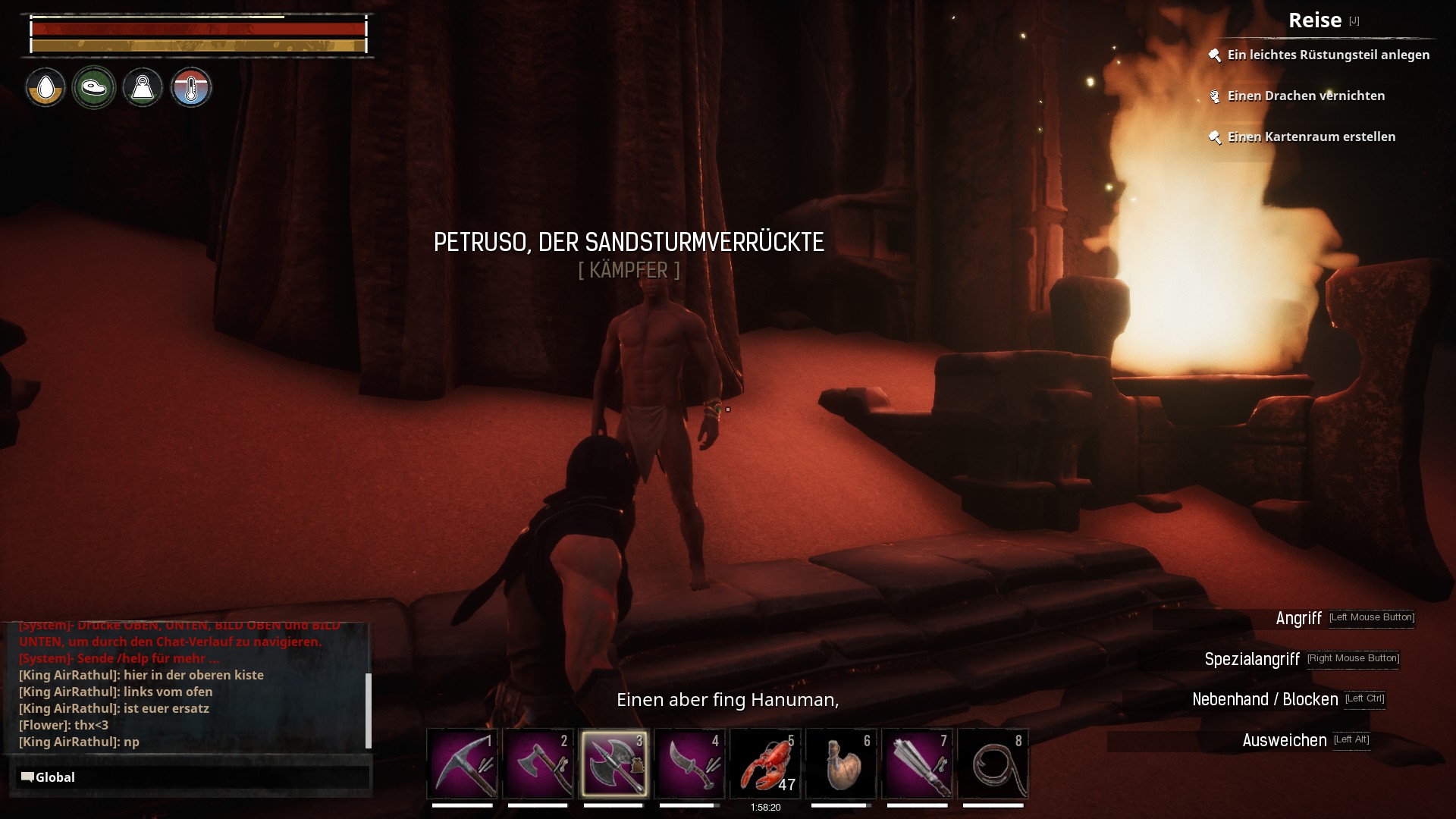Screen dimensions: 1456x819
Task: Select the 'Einen Drachen vernichten' objective
Action: pyautogui.click(x=1306, y=96)
